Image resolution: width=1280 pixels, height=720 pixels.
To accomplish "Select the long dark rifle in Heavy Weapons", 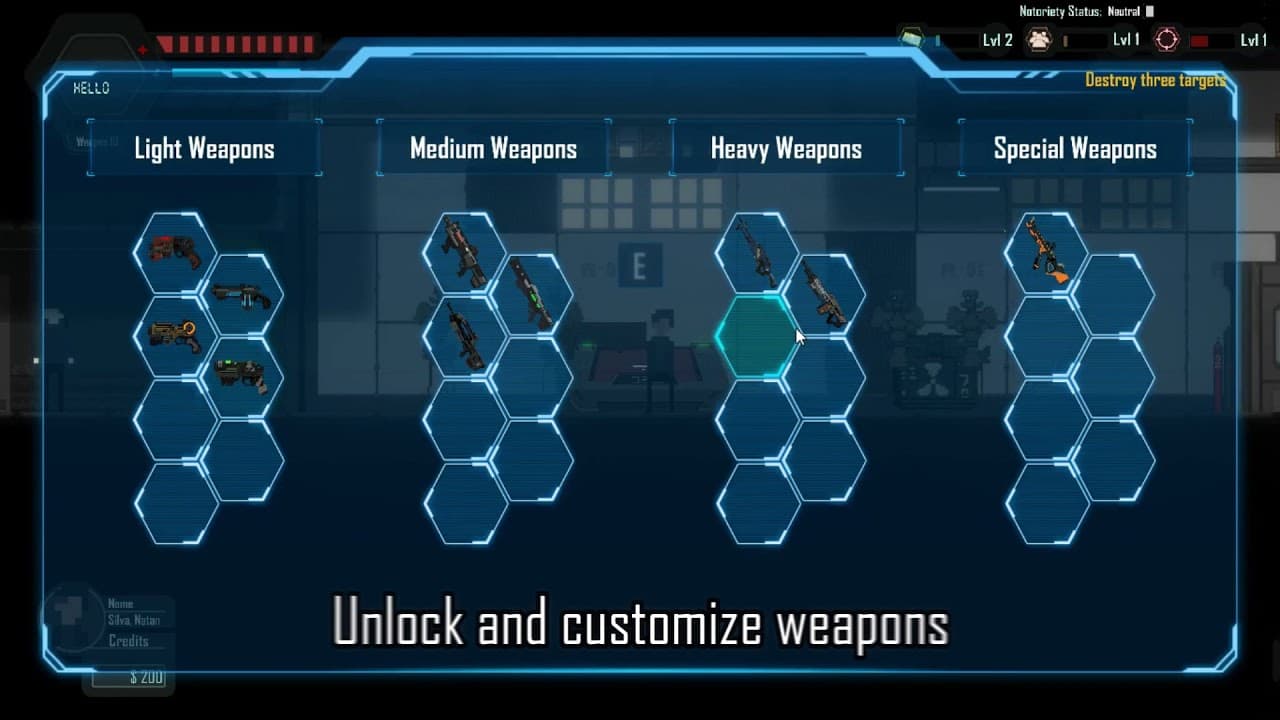I will tap(757, 252).
